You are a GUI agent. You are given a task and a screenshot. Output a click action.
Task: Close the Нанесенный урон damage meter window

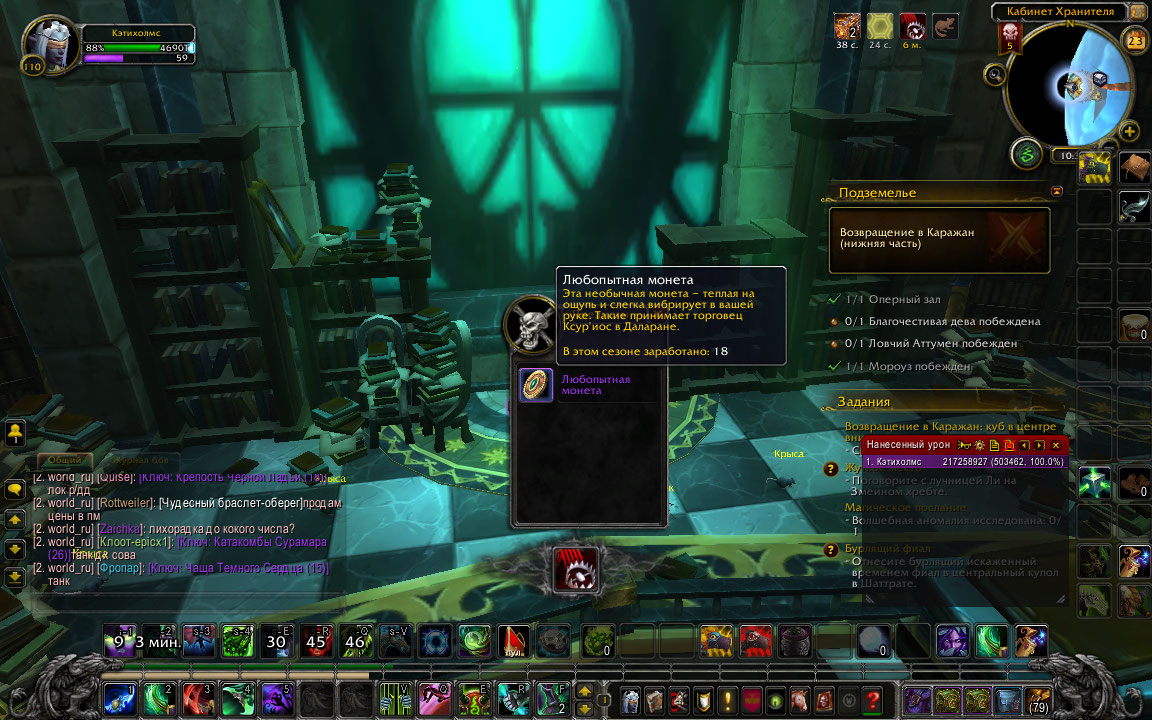tap(1056, 445)
